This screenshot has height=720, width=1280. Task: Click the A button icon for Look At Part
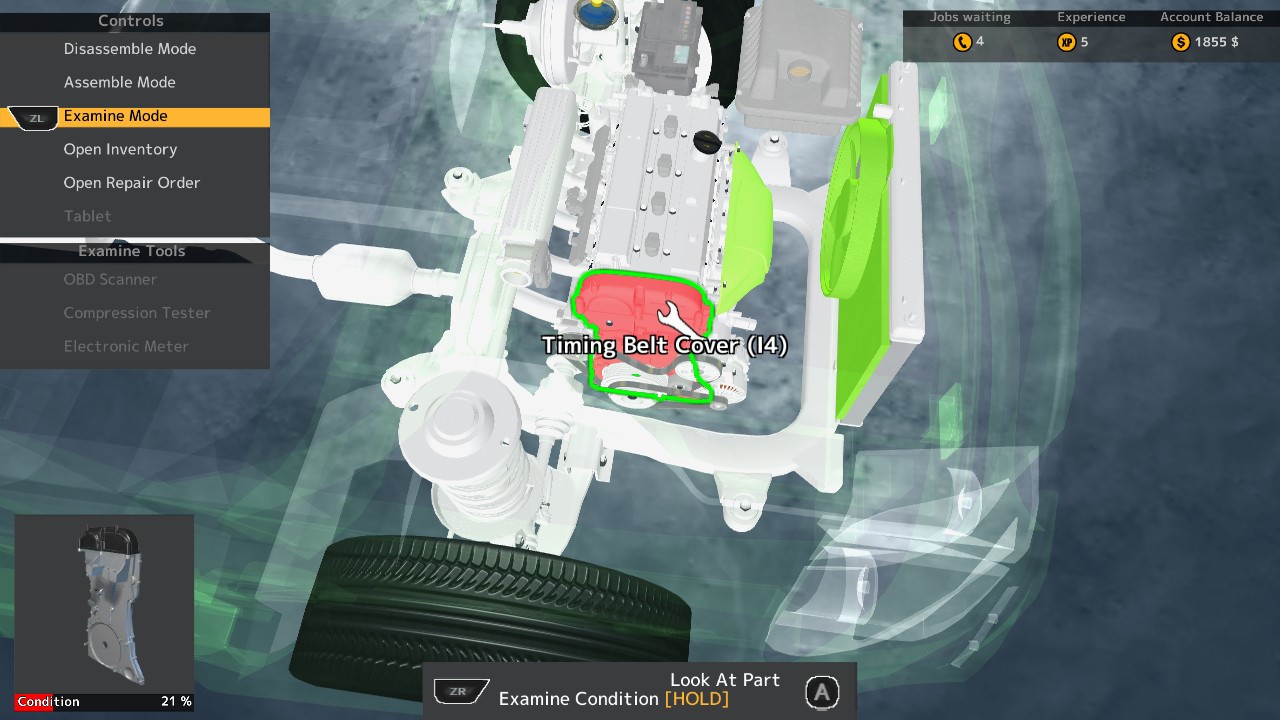[x=822, y=689]
